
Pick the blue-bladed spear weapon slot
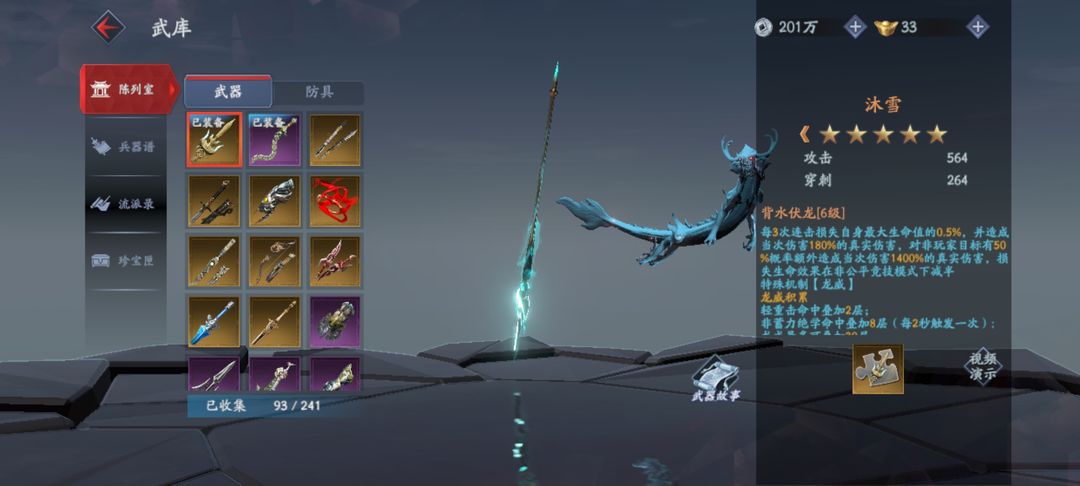214,321
